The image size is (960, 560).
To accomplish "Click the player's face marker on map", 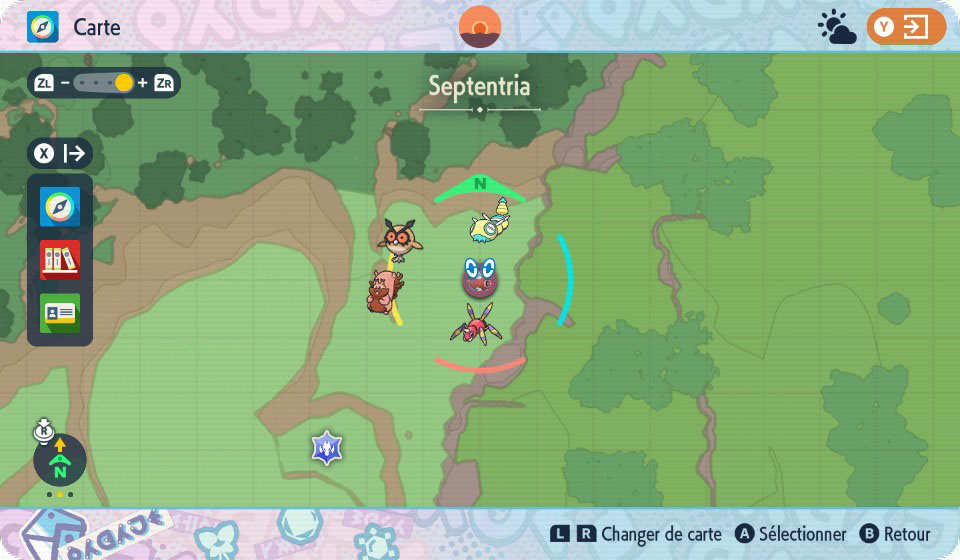I will point(480,278).
